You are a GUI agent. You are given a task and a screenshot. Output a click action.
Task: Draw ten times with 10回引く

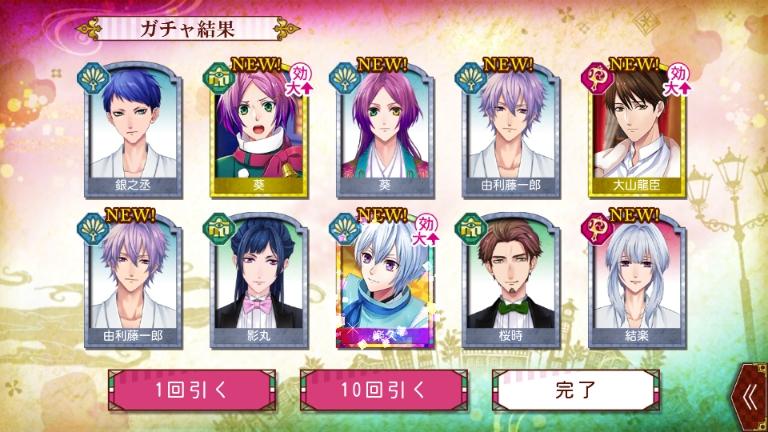[x=374, y=391]
